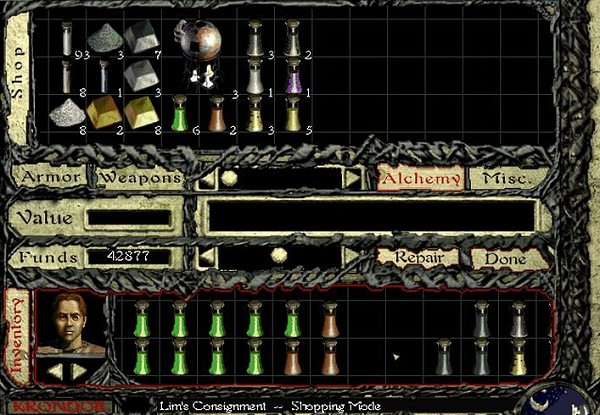Image resolution: width=600 pixels, height=415 pixels.
Task: Leave the shop with Done
Action: coord(504,257)
